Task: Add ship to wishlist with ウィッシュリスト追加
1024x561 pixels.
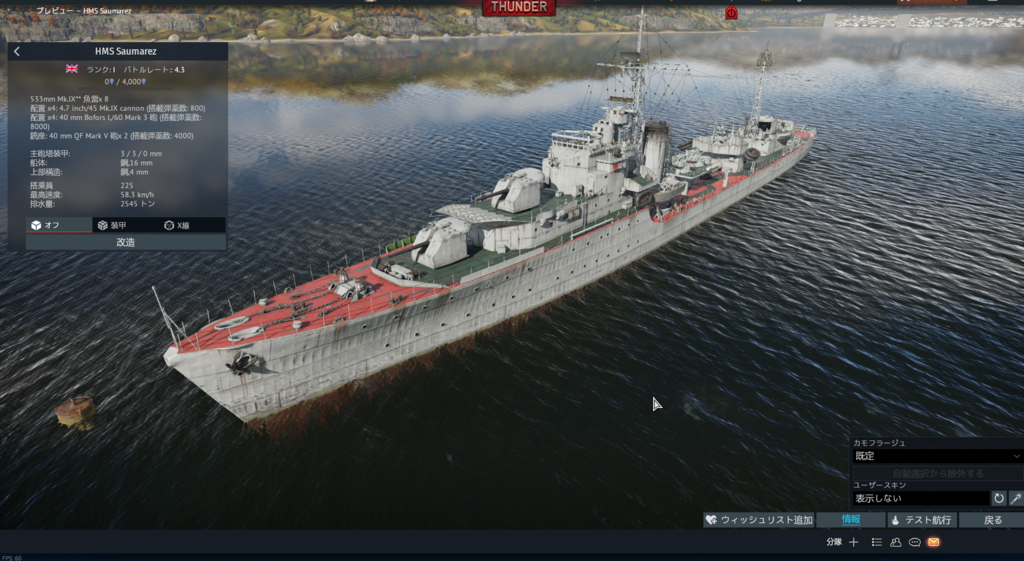Action: point(759,520)
